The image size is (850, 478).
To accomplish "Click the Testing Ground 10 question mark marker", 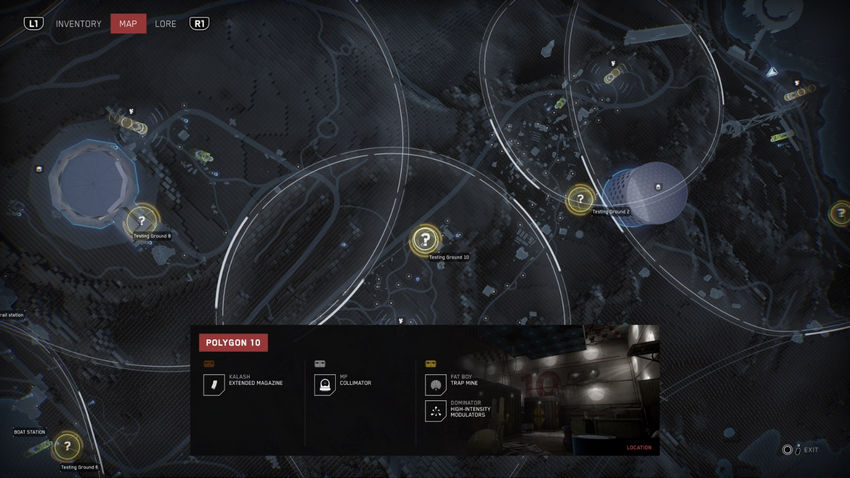I will [425, 239].
